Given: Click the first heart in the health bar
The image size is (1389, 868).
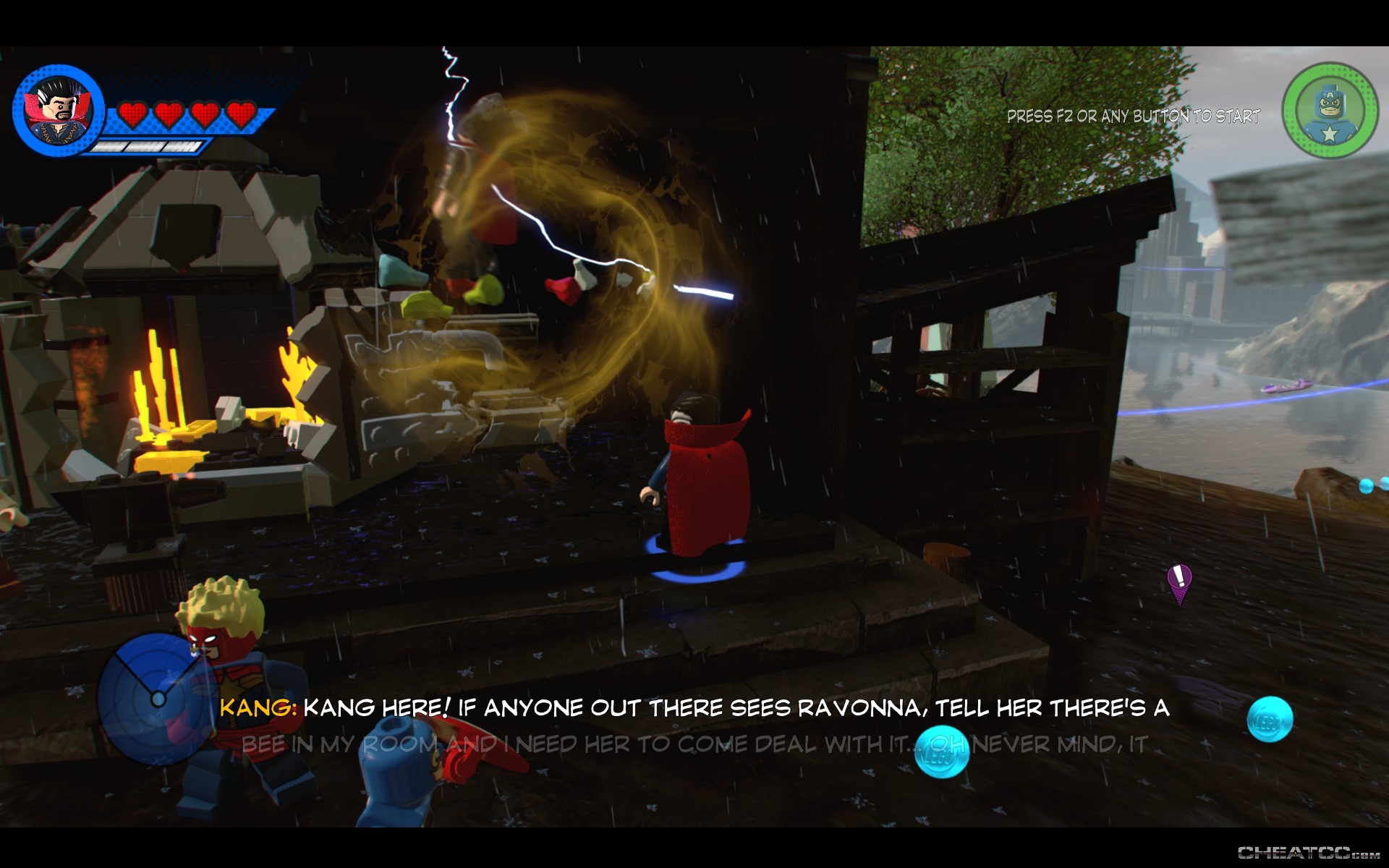Looking at the screenshot, I should (132, 113).
